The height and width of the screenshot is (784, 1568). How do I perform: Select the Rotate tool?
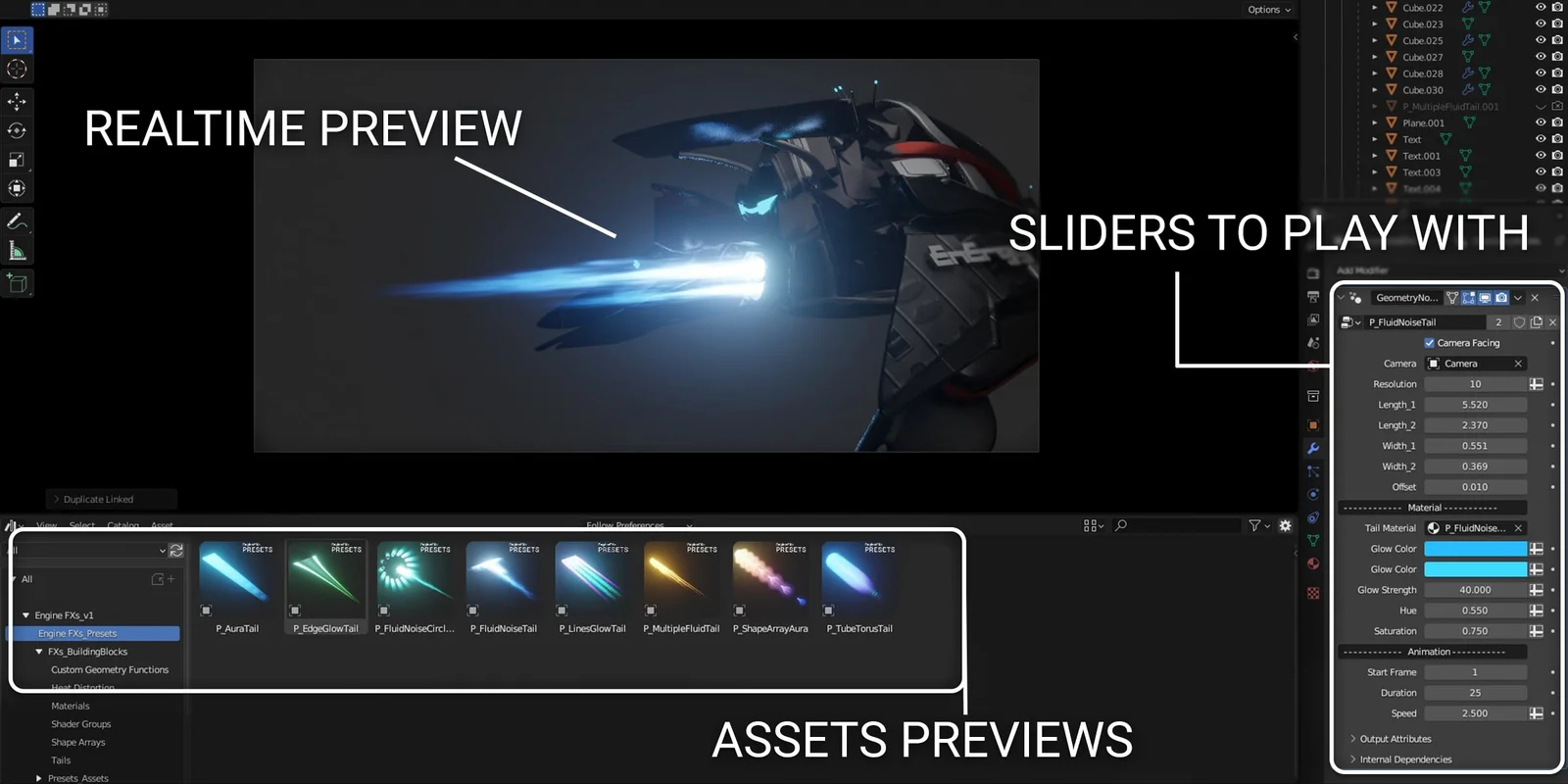16,130
